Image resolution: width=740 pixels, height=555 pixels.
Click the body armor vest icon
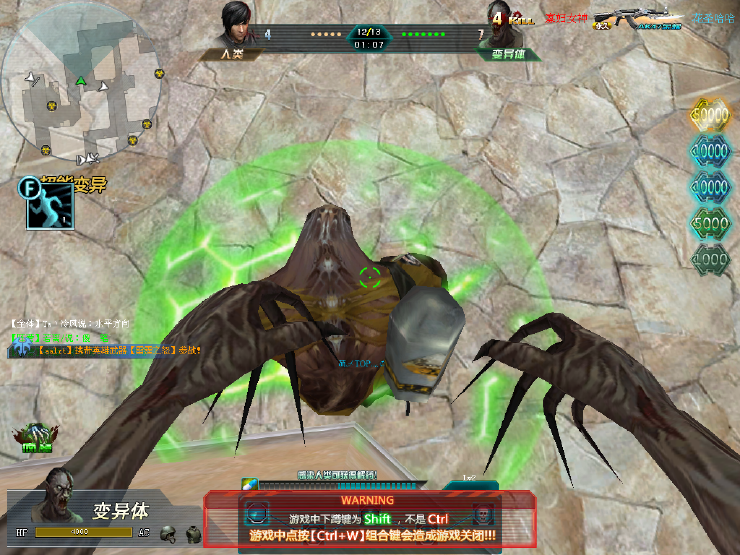(191, 533)
